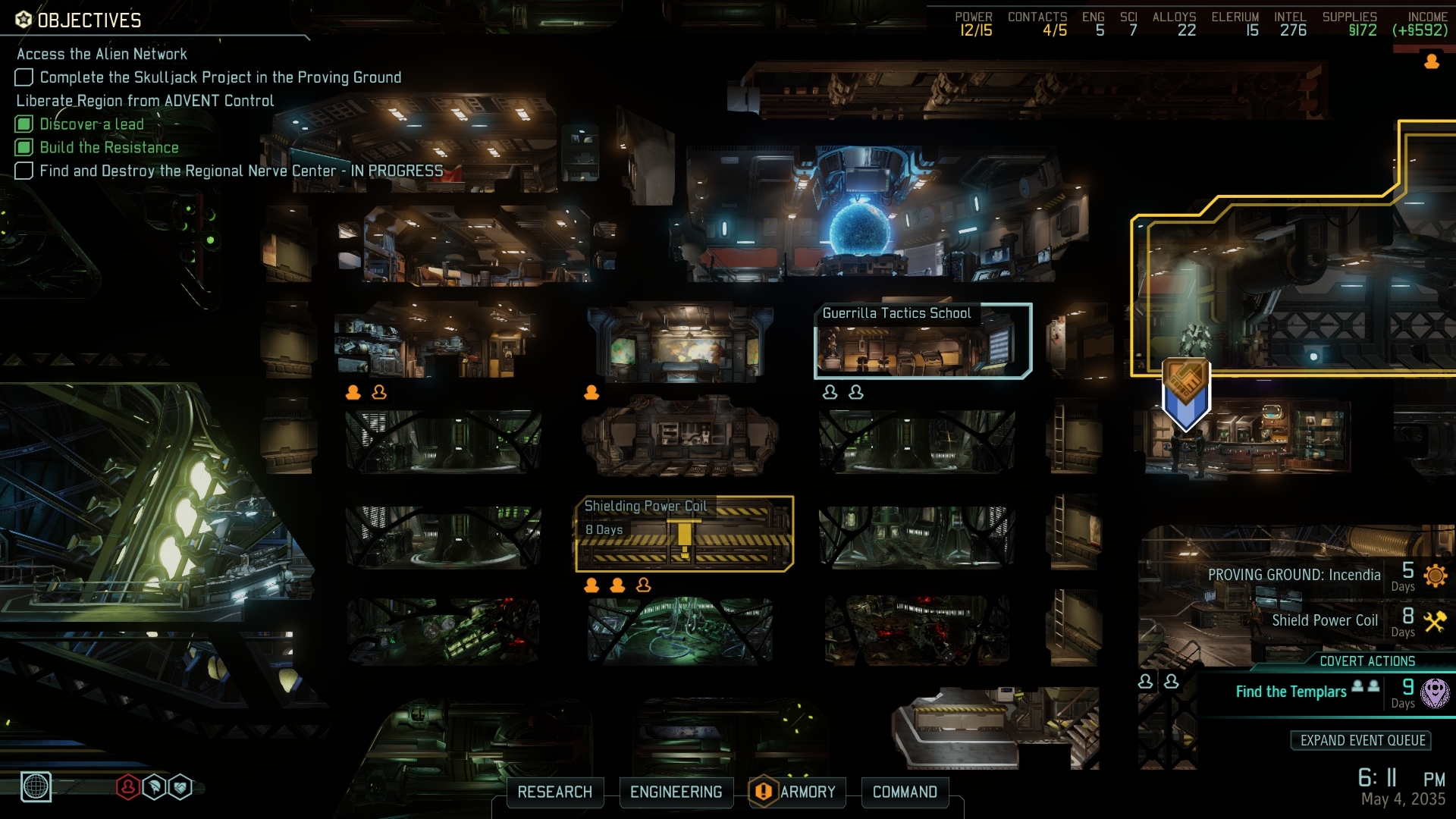1456x819 pixels.
Task: Click the handshake hexagon icon
Action: pyautogui.click(x=180, y=787)
